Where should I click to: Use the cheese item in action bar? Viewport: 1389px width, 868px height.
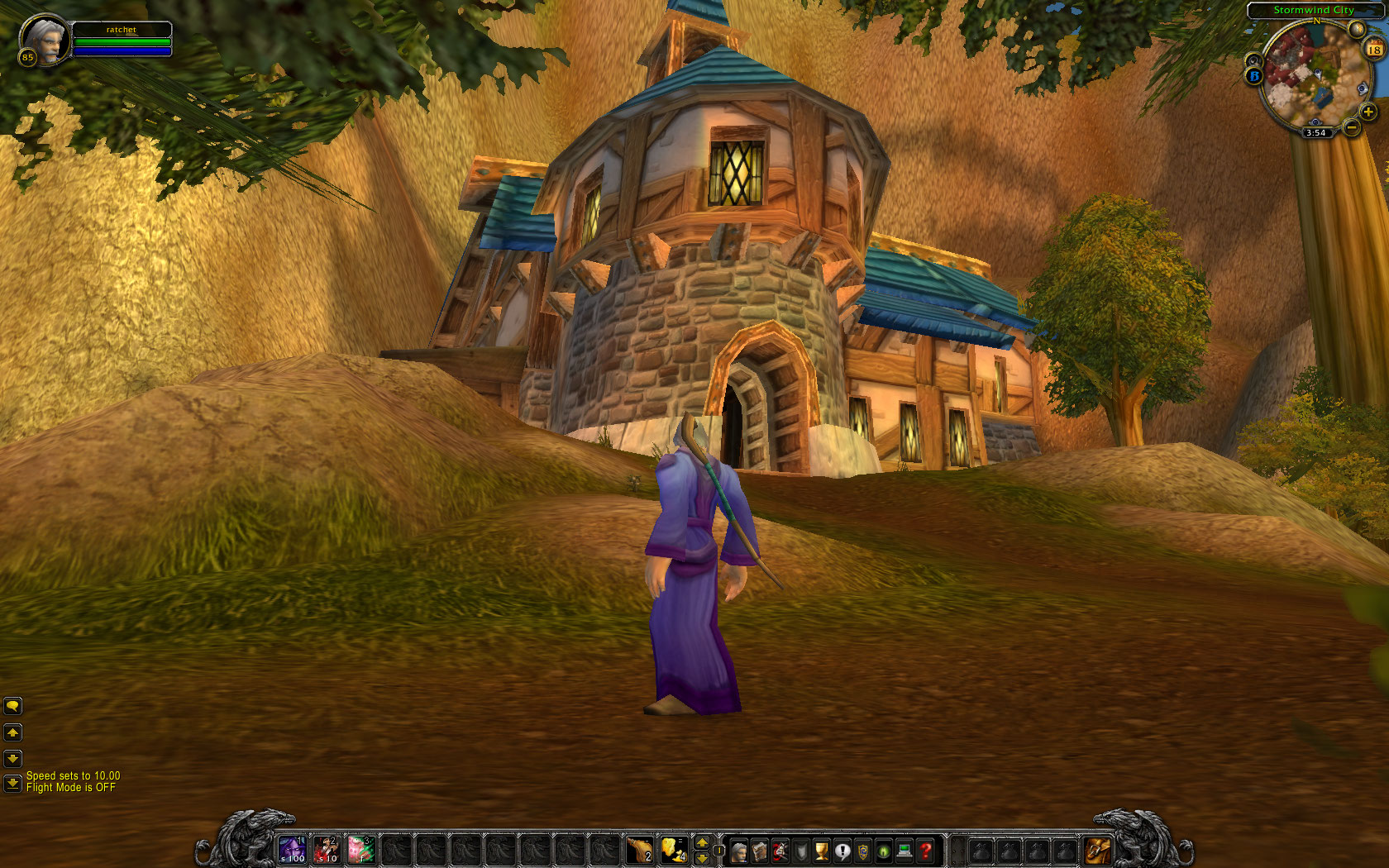tap(674, 850)
